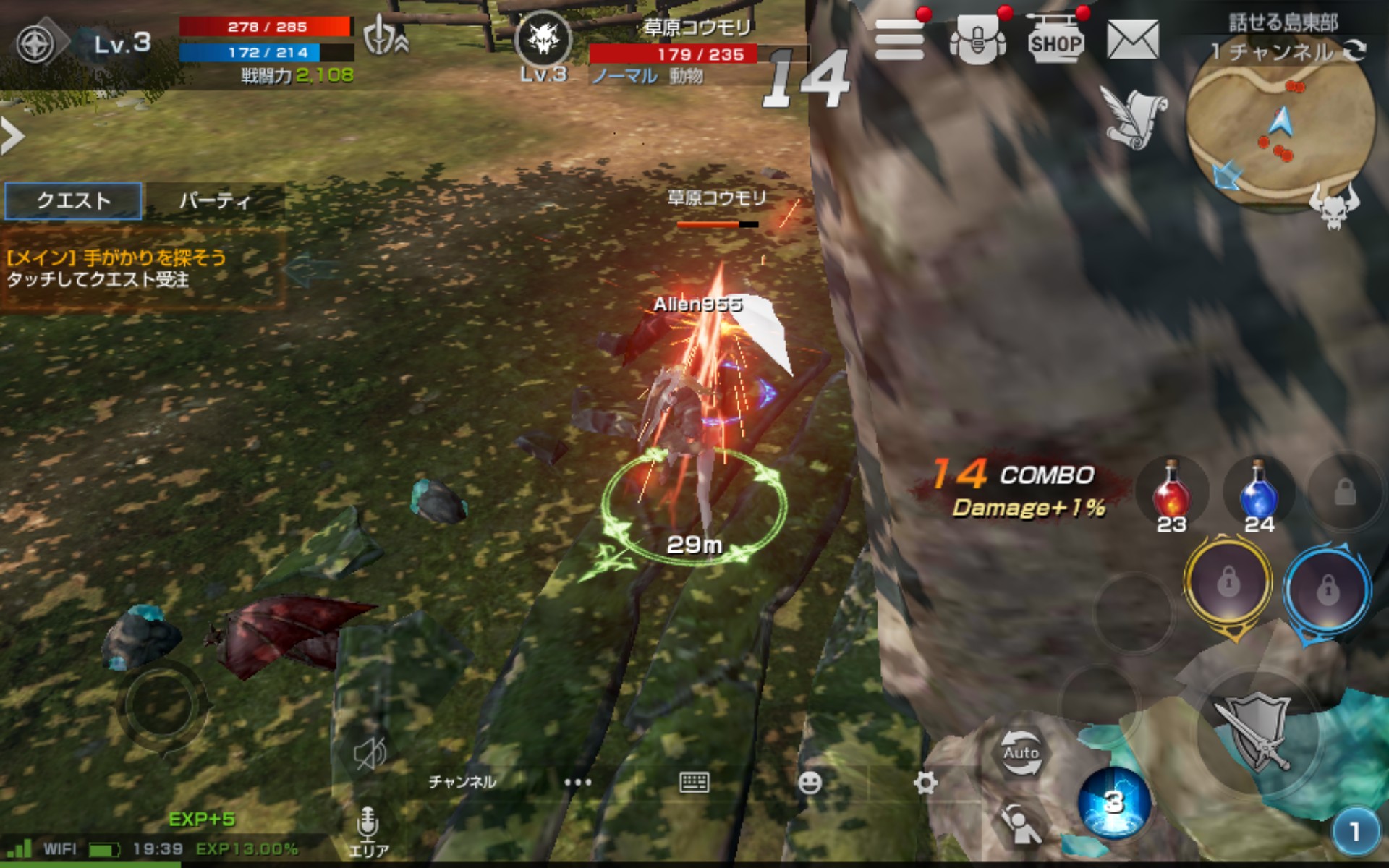Image resolution: width=1389 pixels, height=868 pixels.
Task: Change channel using the refresh icon
Action: pyautogui.click(x=1354, y=51)
